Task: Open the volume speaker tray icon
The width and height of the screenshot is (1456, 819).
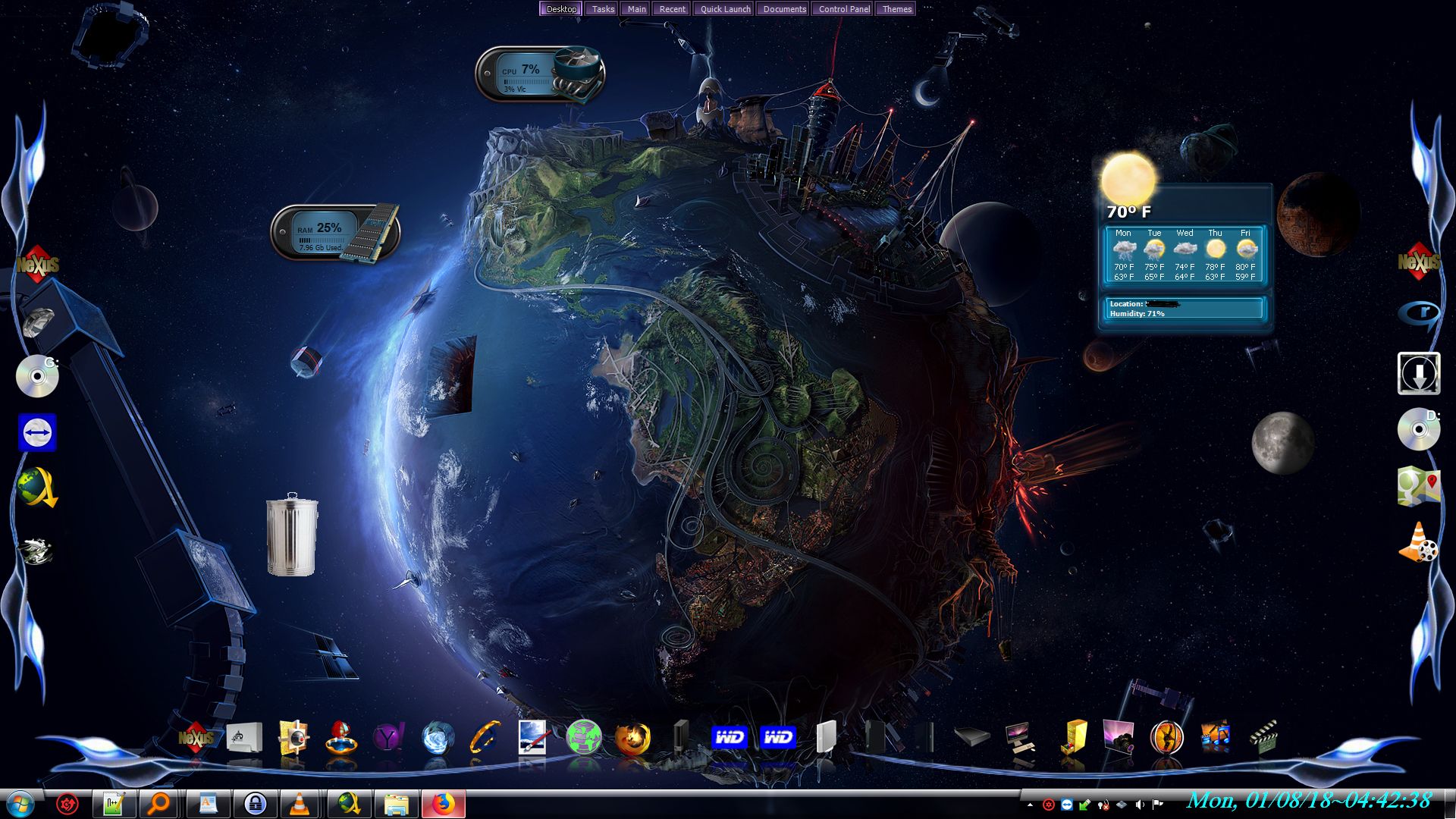Action: [x=1139, y=805]
